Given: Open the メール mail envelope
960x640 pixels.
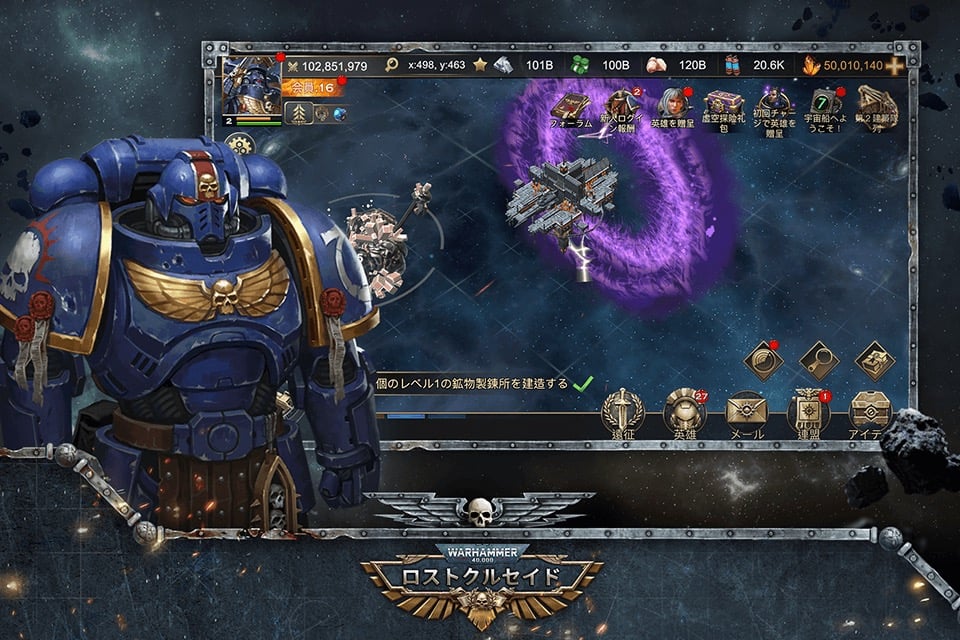Looking at the screenshot, I should point(746,411).
